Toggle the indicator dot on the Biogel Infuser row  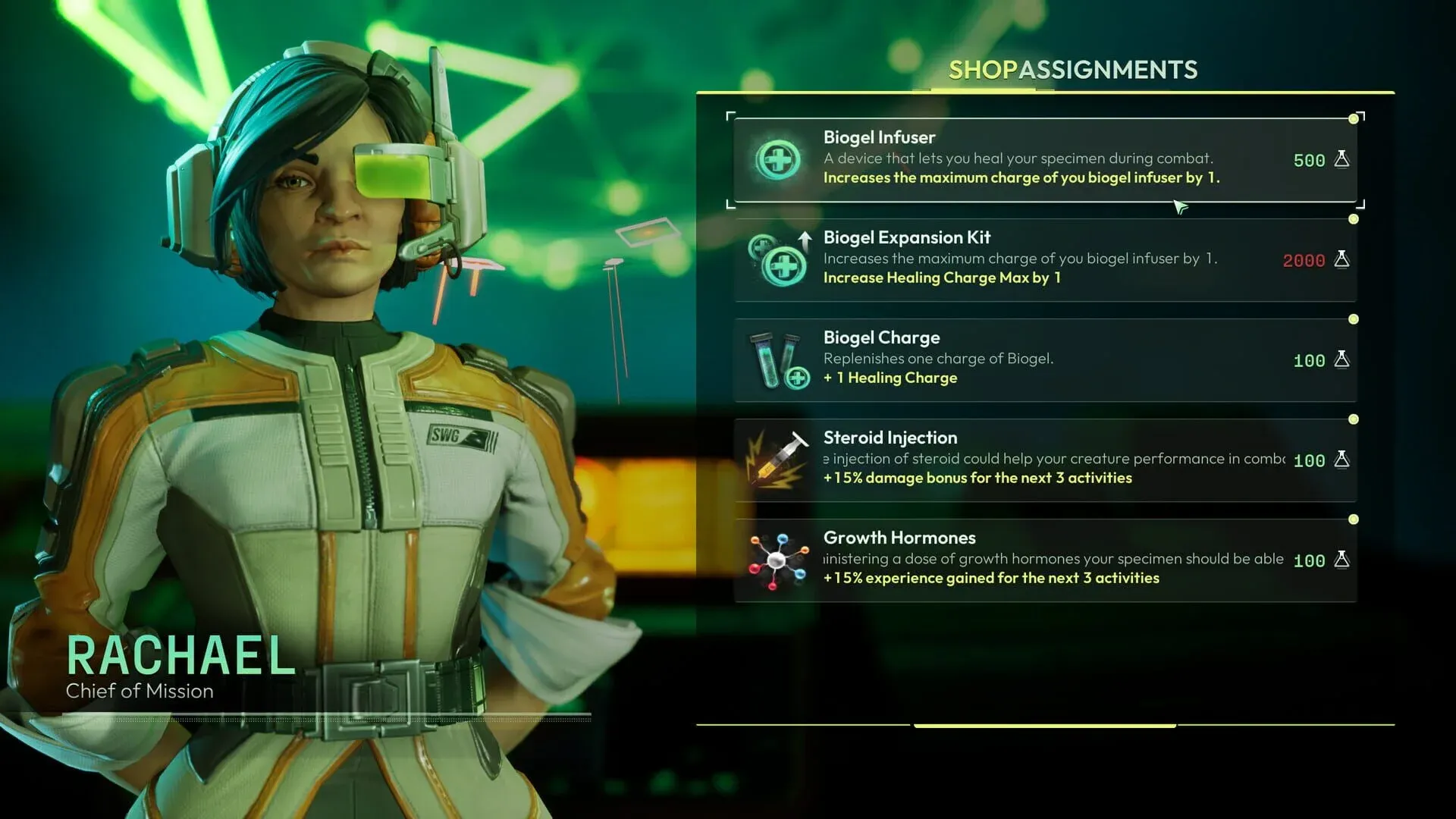1353,118
